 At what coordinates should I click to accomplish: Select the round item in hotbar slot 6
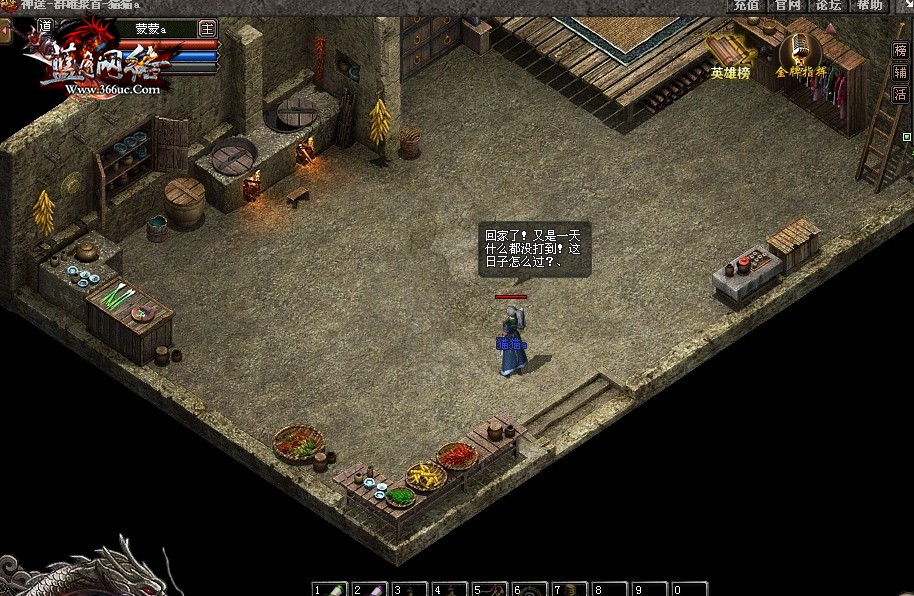[530, 589]
